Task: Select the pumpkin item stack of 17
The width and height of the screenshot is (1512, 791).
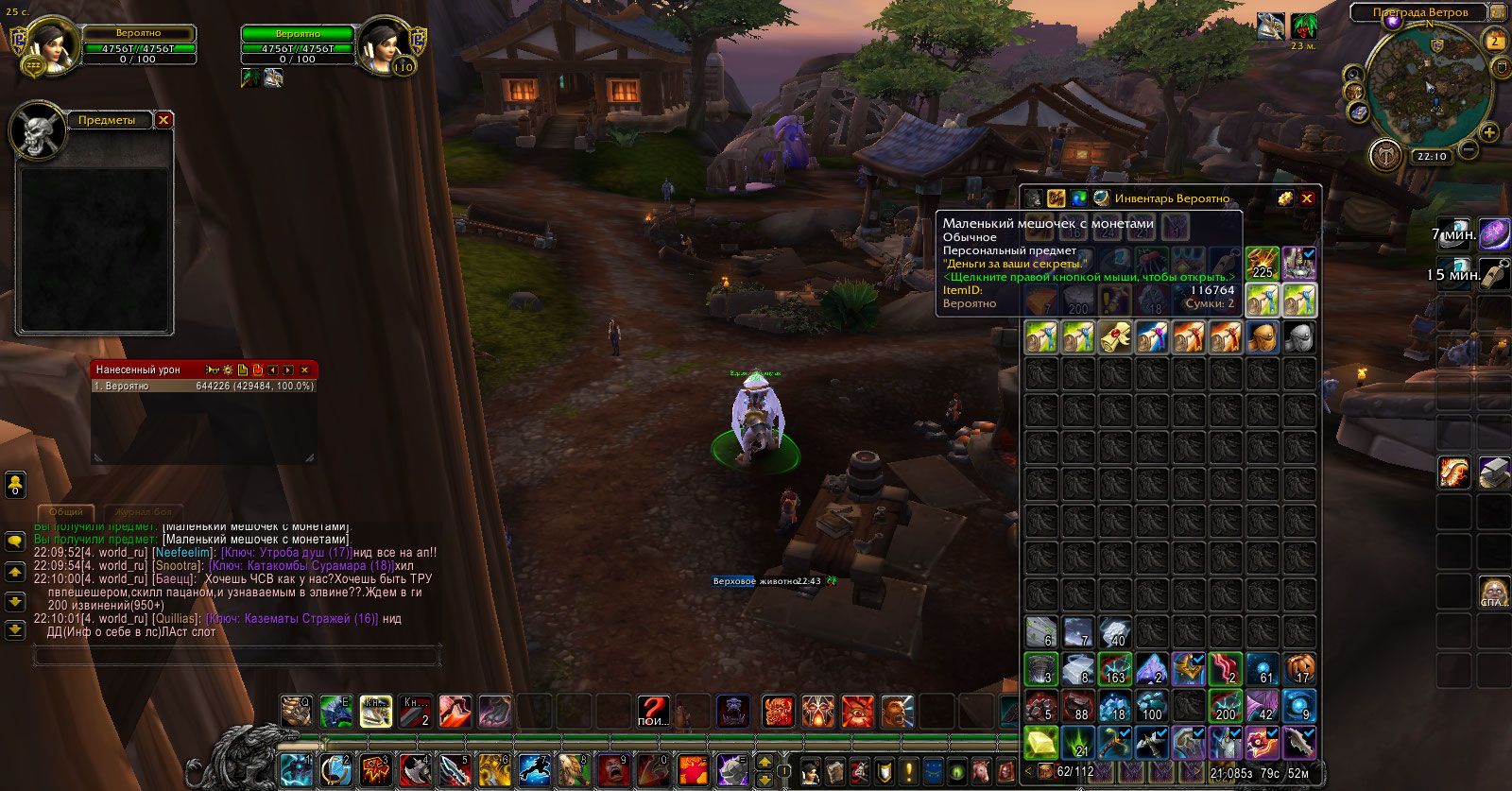Action: [x=1299, y=669]
